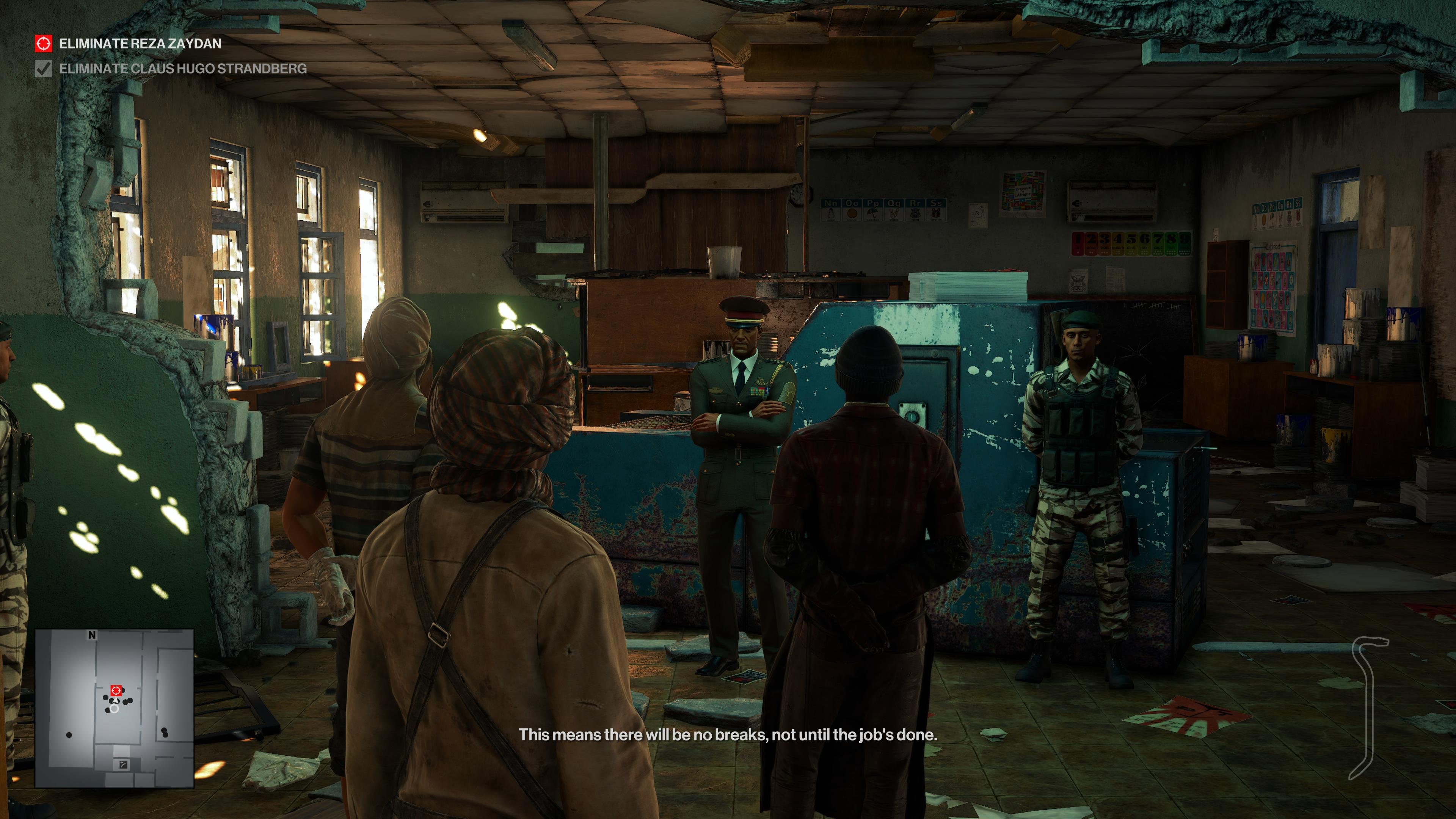Click the red target marker on the minimap
This screenshot has height=819, width=1456.
click(116, 690)
